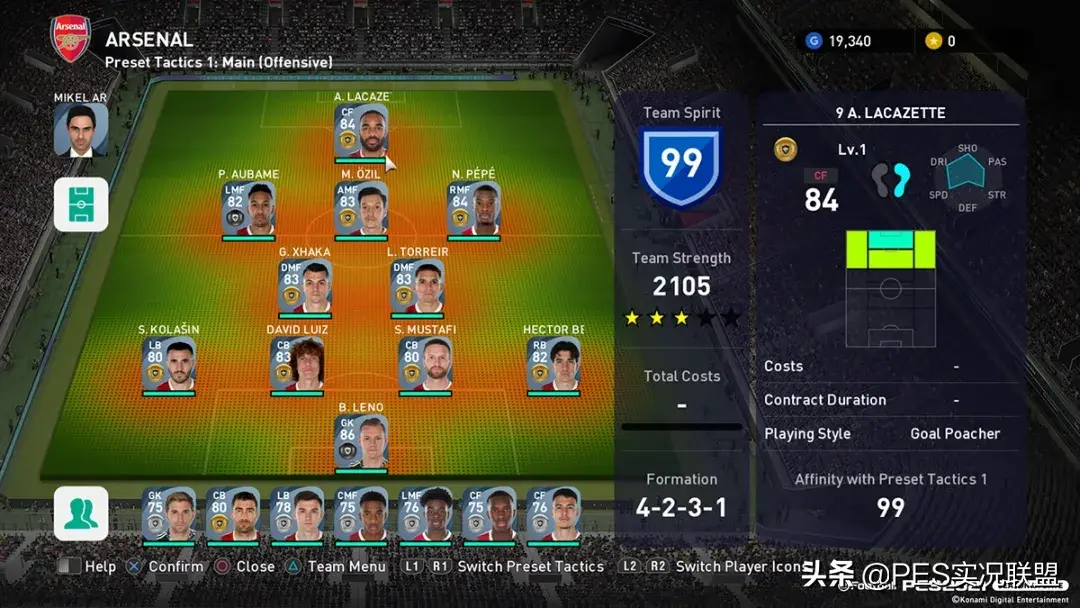Open the pitch formation icon
The image size is (1080, 608).
(x=81, y=205)
